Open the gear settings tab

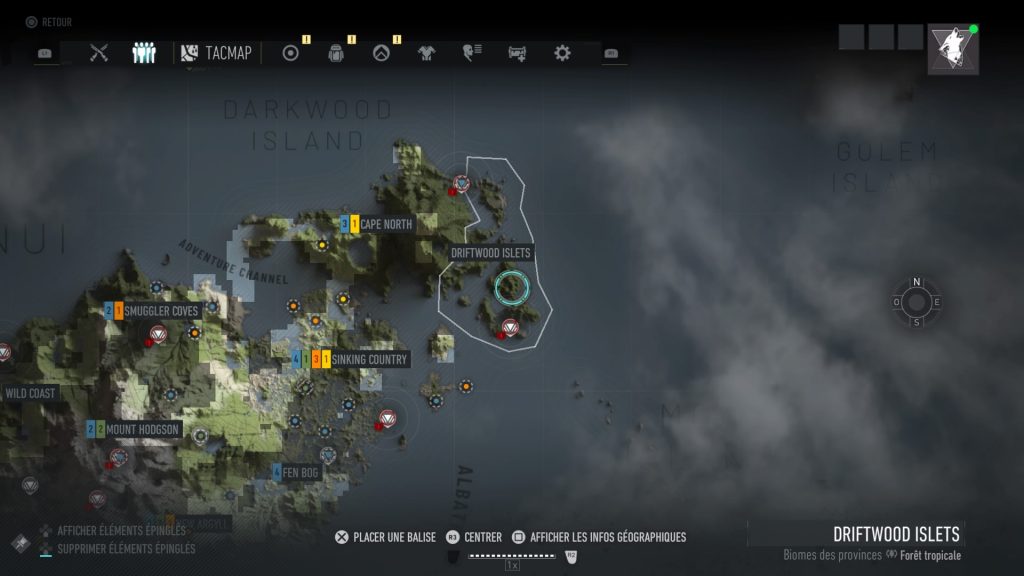point(562,53)
